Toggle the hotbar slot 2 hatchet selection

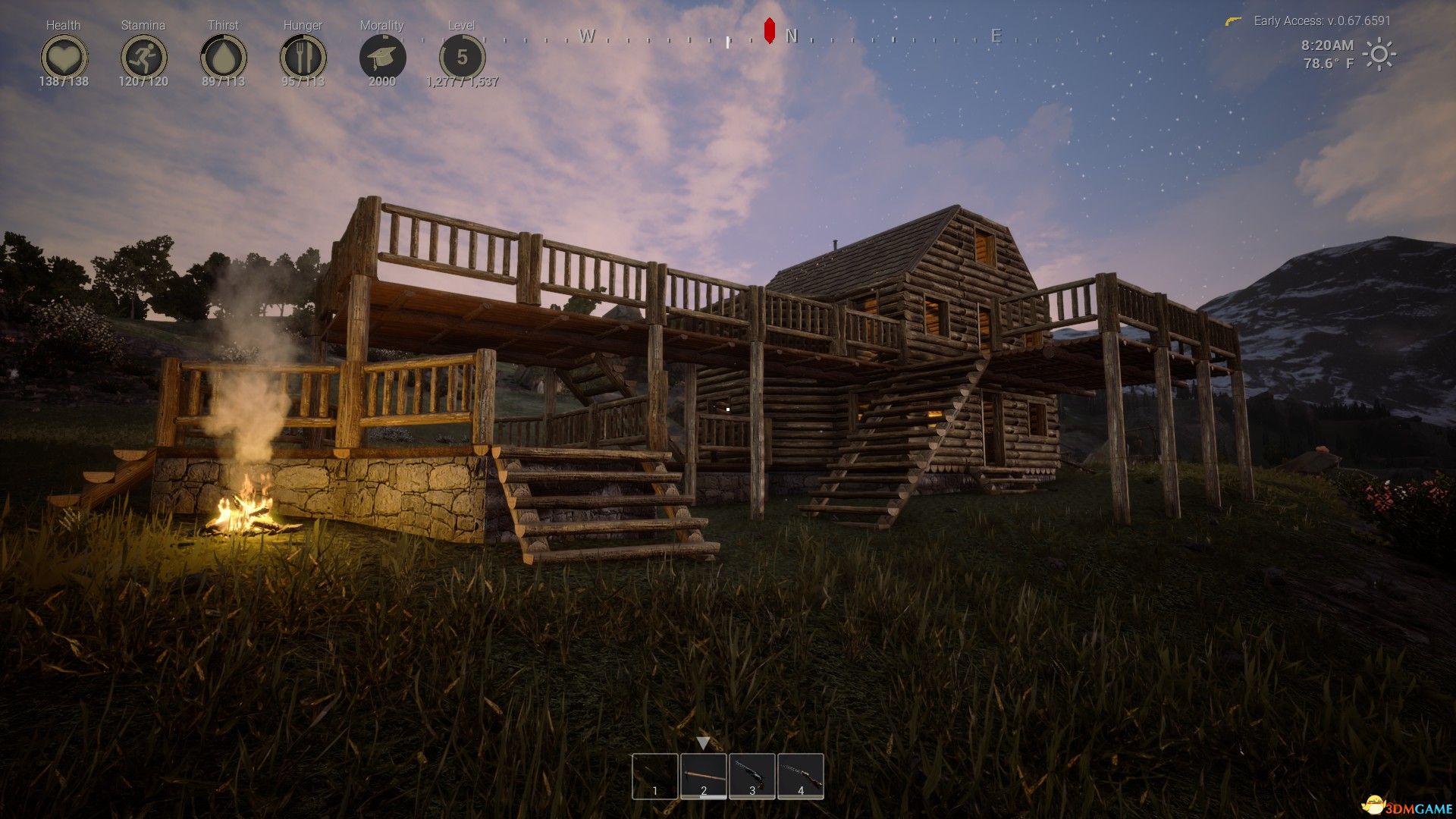click(702, 775)
